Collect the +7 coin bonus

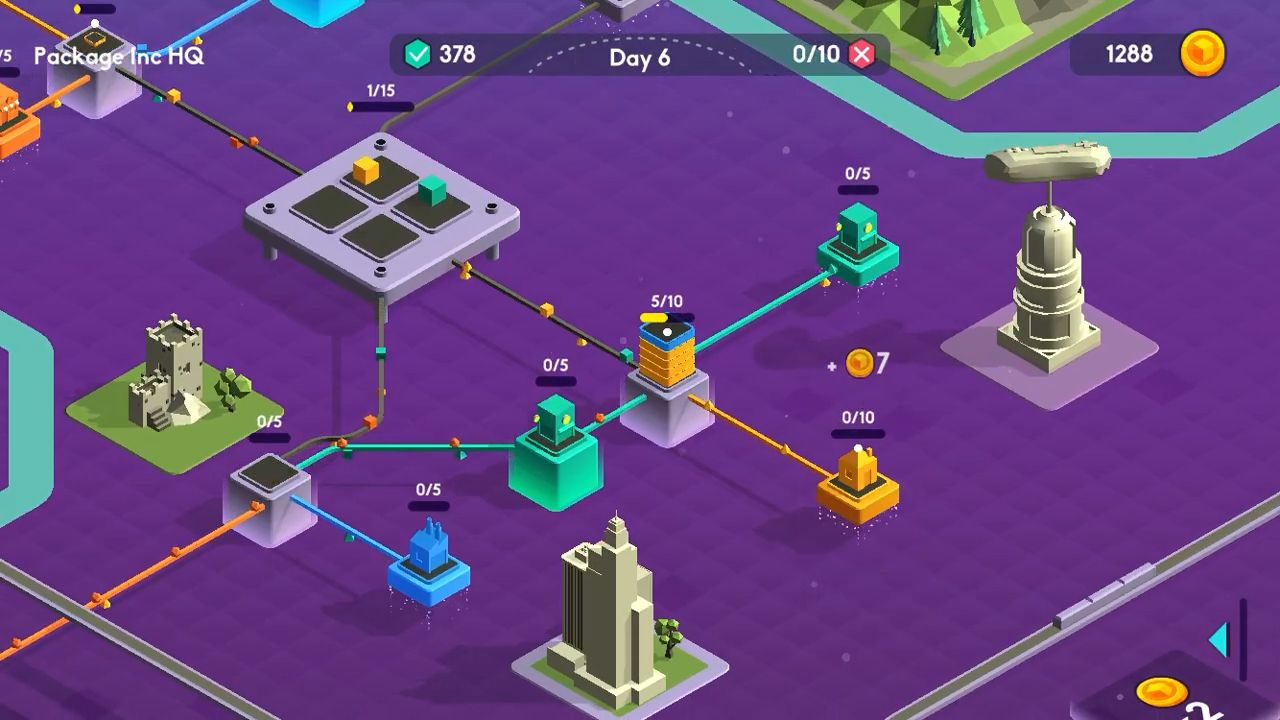(860, 363)
